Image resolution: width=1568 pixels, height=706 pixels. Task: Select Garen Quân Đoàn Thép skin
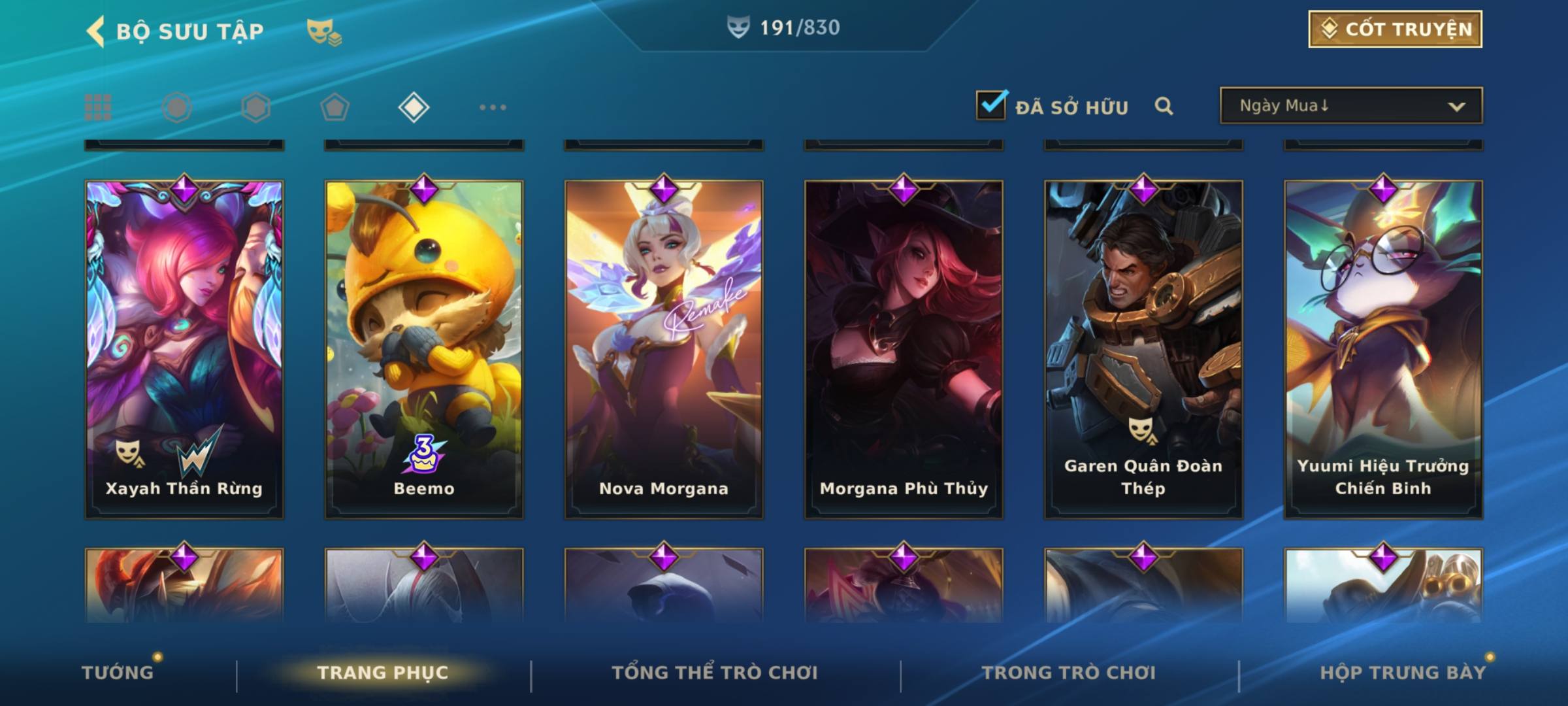tap(1143, 350)
